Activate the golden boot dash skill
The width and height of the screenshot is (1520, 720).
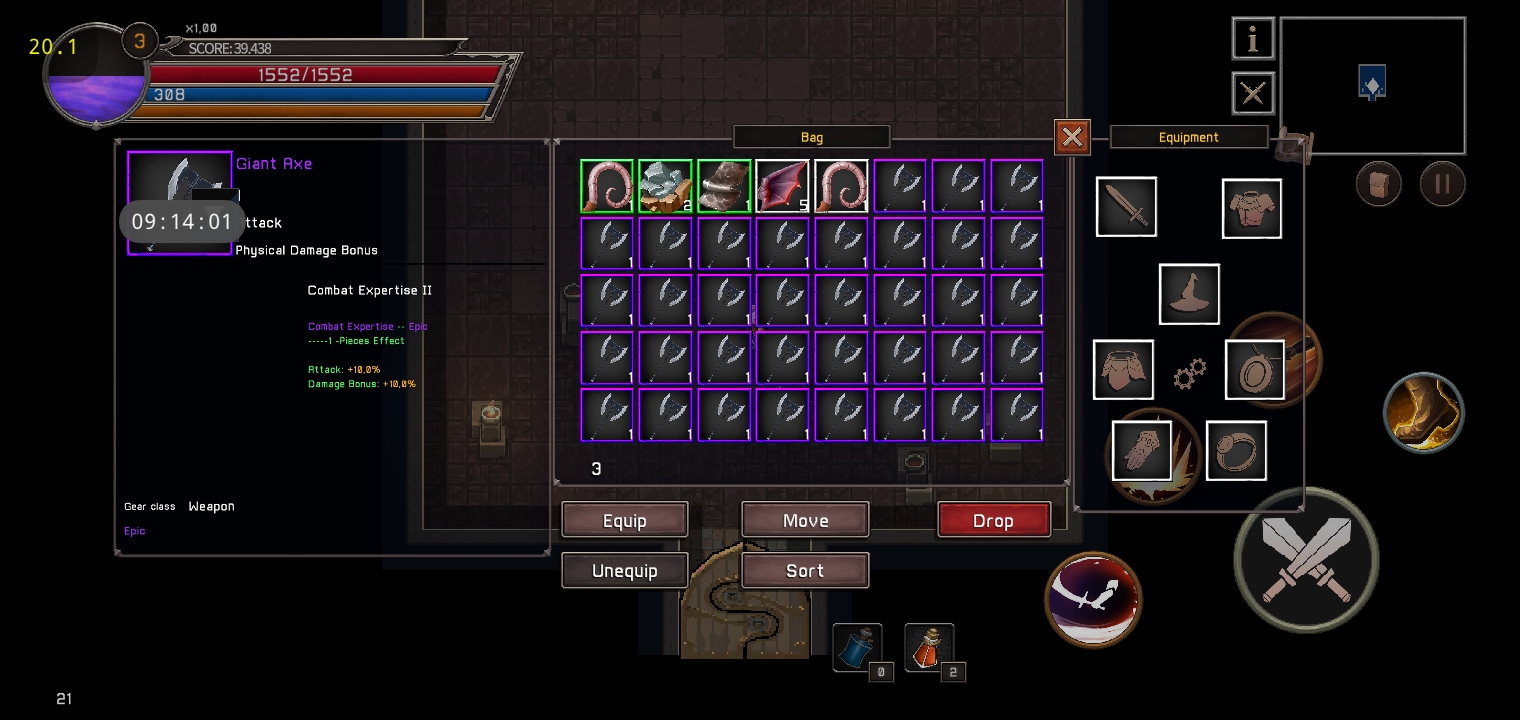coord(1424,411)
